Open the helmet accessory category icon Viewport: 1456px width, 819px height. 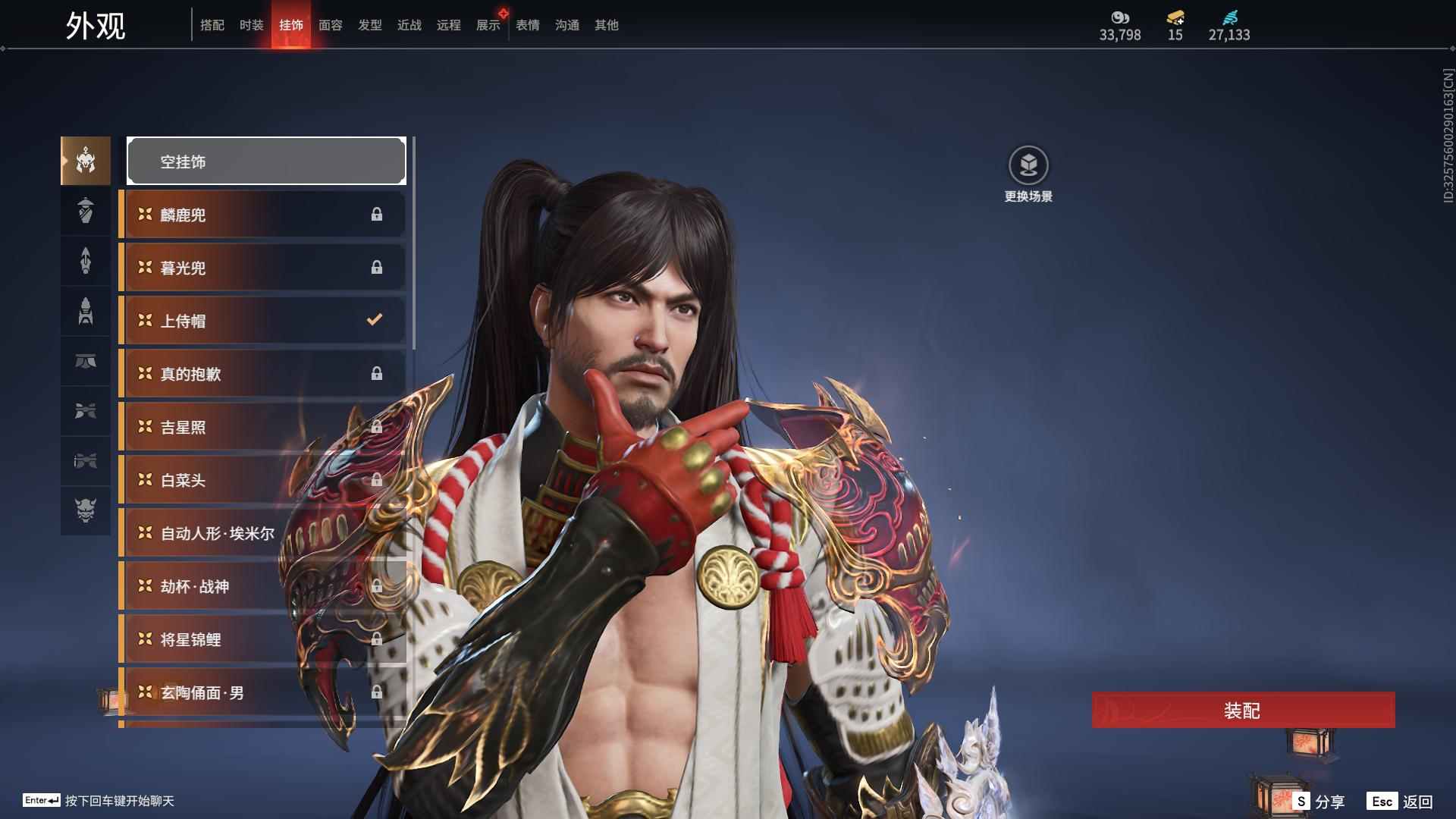tap(86, 161)
